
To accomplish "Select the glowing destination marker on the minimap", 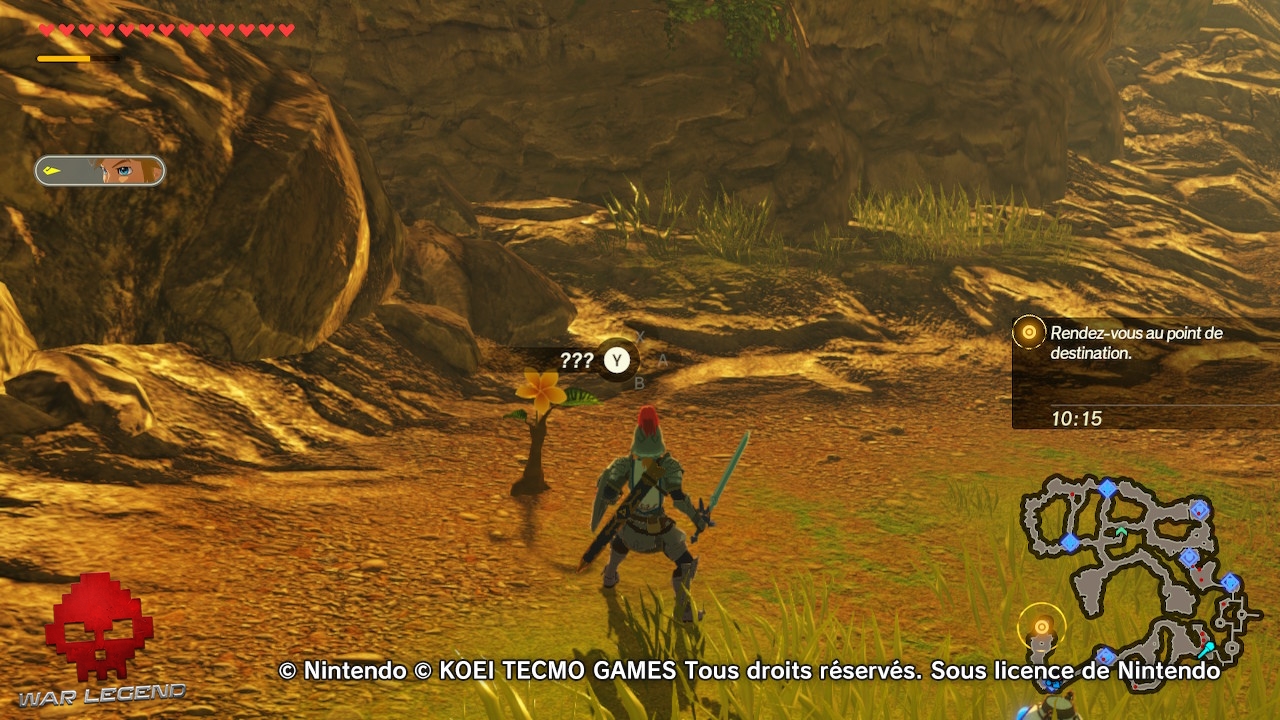I will pyautogui.click(x=1041, y=626).
